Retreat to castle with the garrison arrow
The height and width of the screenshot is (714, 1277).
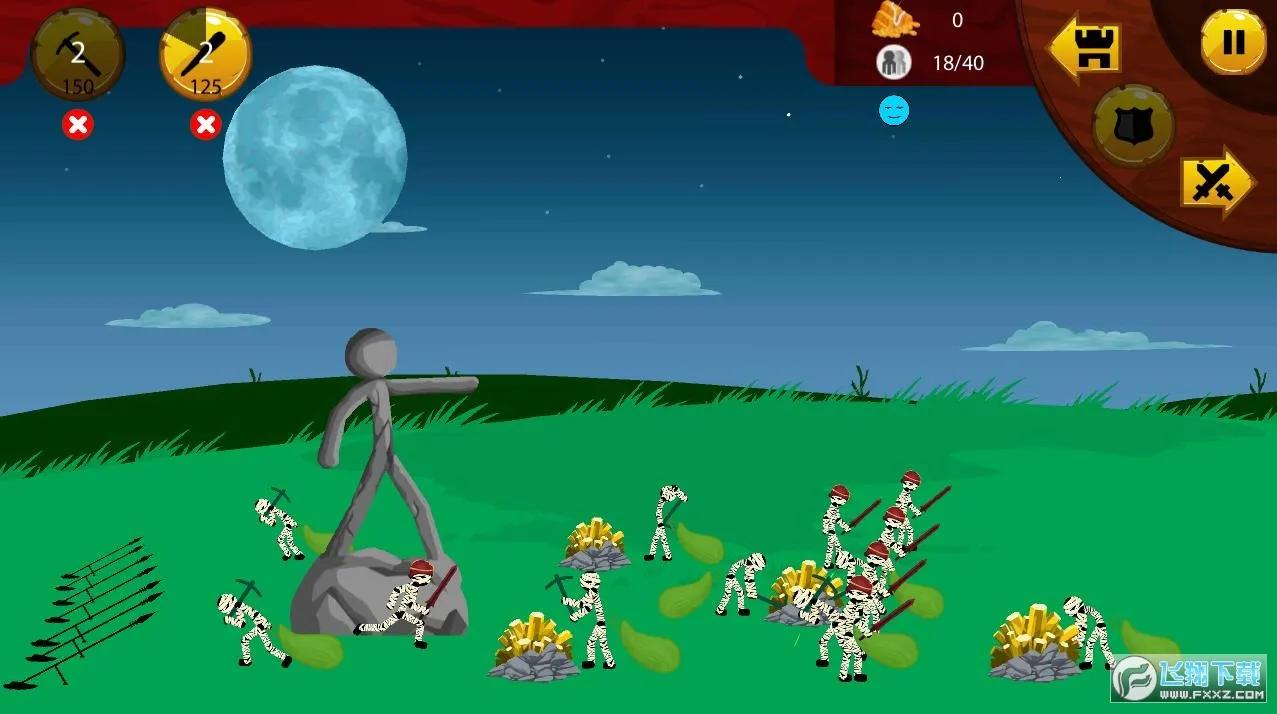point(1083,45)
